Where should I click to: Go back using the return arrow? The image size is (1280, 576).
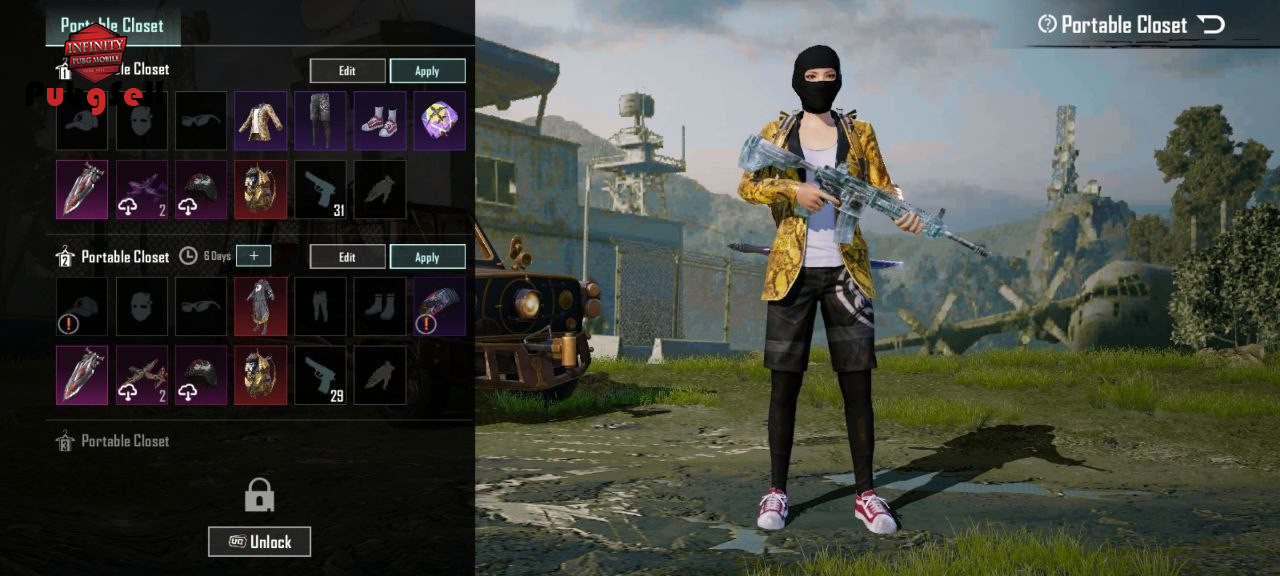tap(1211, 25)
